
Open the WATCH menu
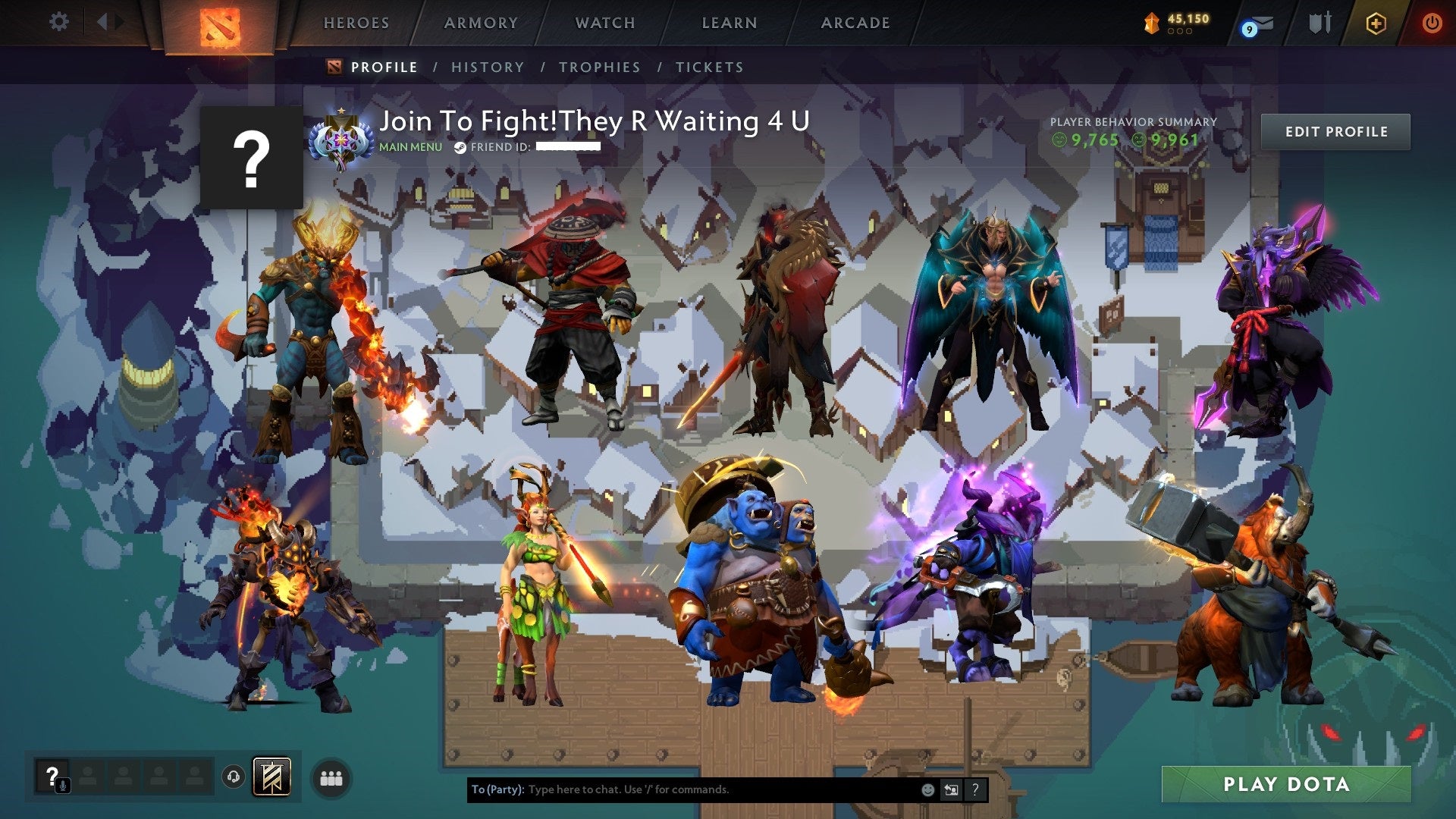[604, 23]
